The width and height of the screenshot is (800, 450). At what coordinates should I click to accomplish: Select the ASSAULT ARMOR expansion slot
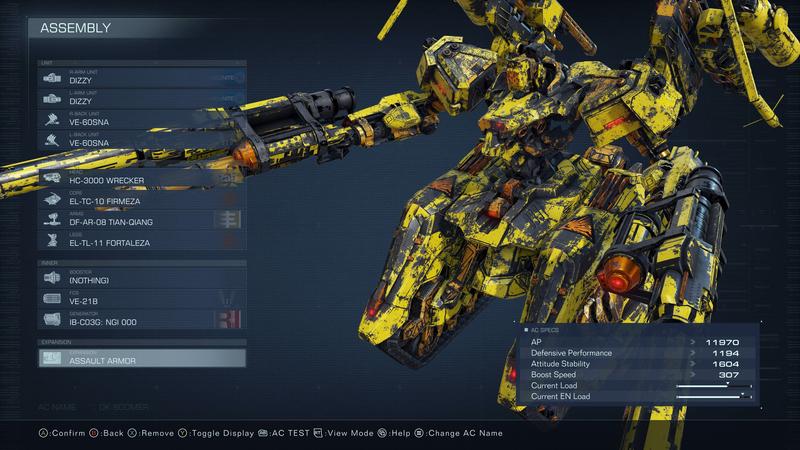coord(140,358)
